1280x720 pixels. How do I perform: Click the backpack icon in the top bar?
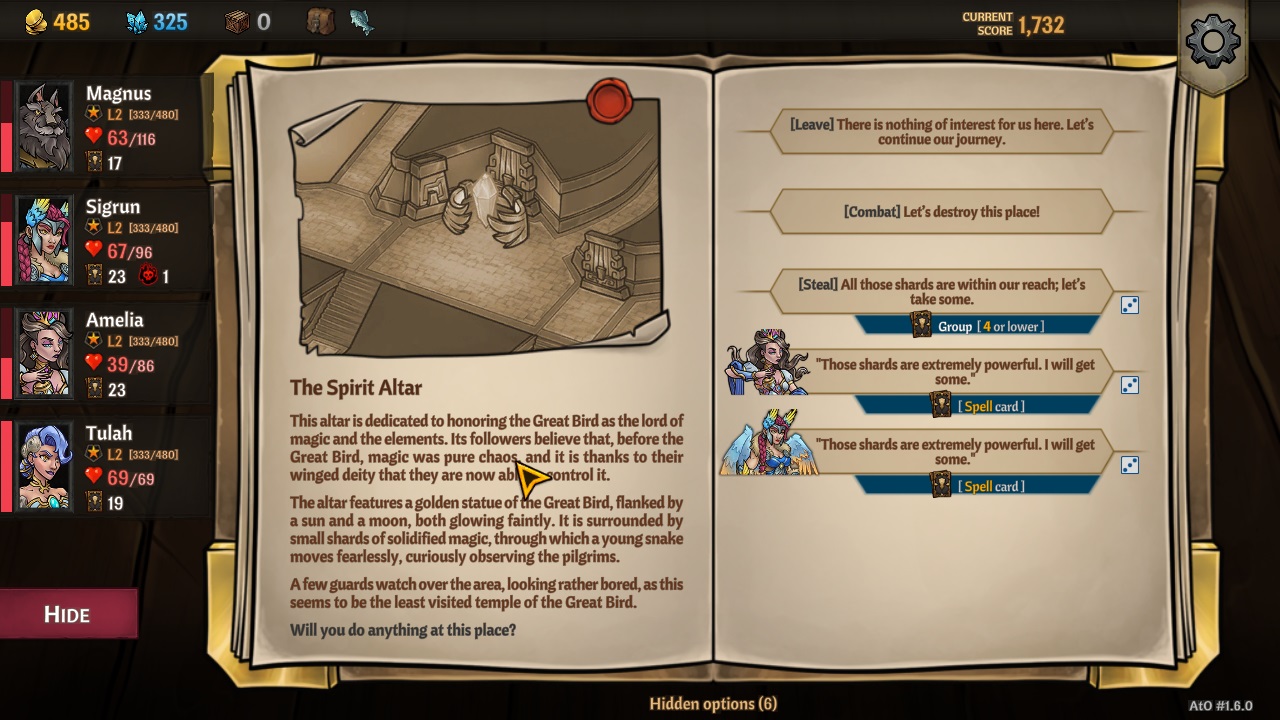pos(320,20)
